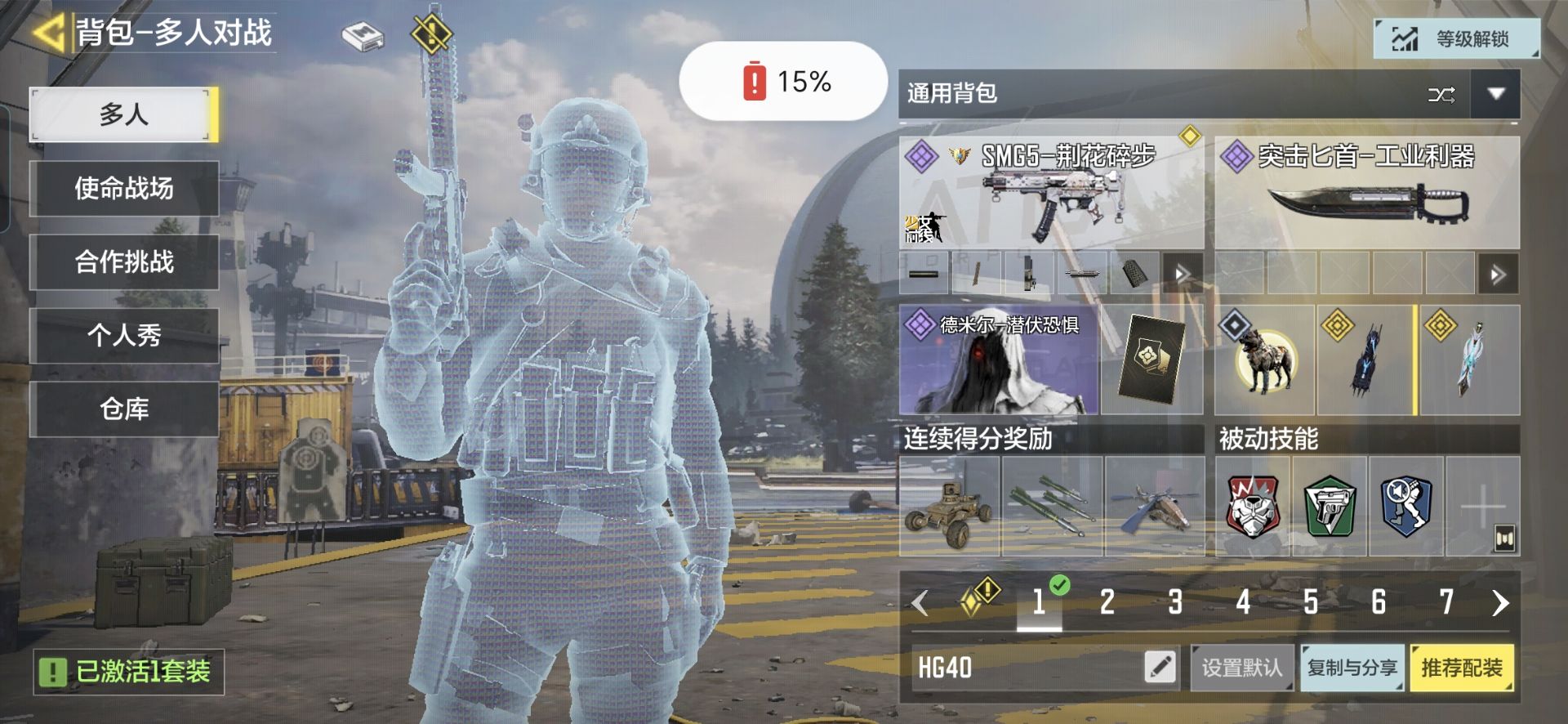The width and height of the screenshot is (1568, 724).
Task: Open the 等级解锁 level unlock button
Action: (1456, 38)
